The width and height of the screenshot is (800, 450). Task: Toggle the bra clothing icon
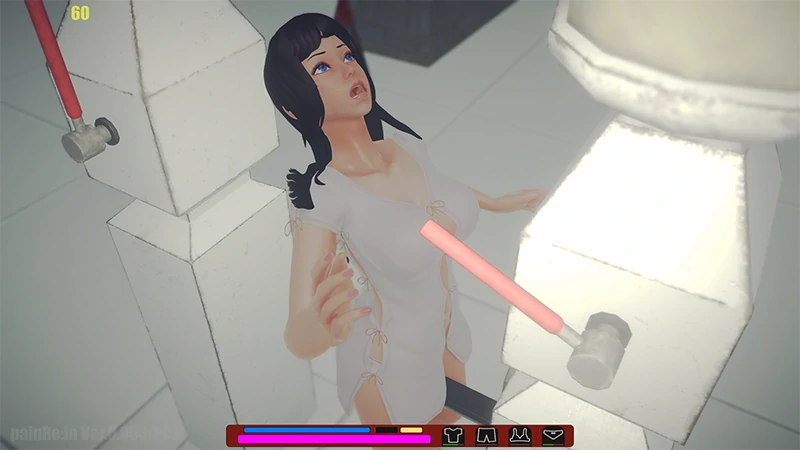click(x=519, y=435)
